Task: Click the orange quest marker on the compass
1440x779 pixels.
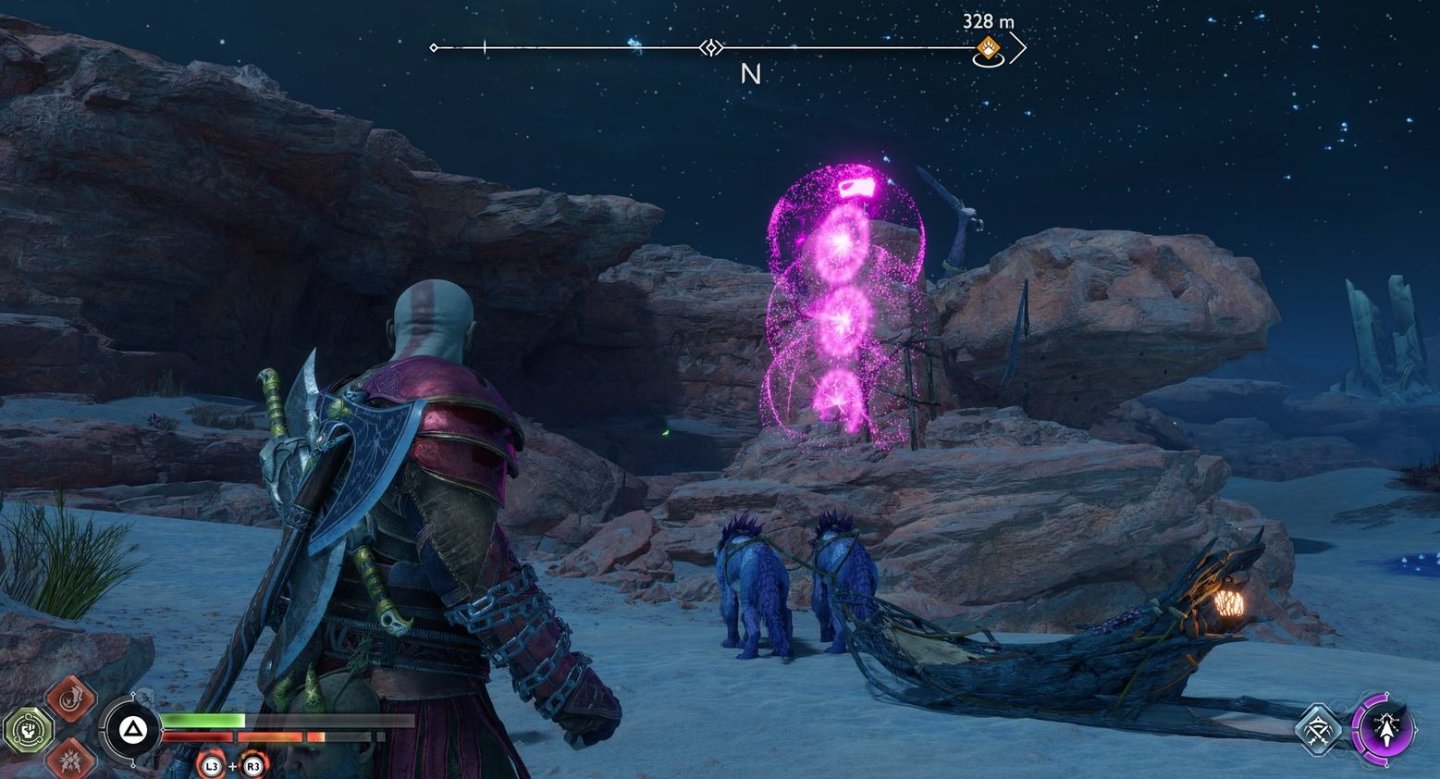Action: coord(987,47)
